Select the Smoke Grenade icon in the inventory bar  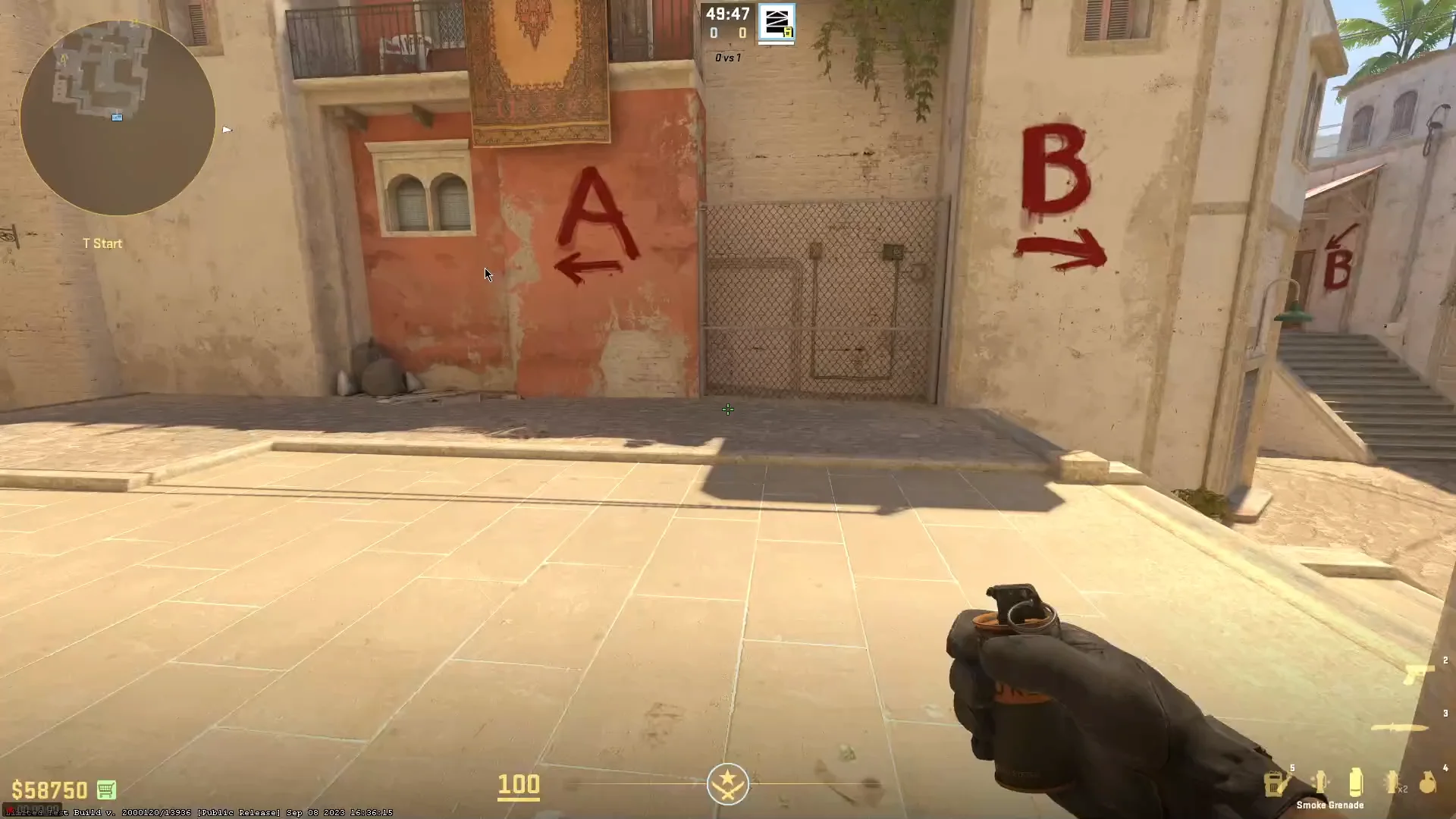(1355, 783)
